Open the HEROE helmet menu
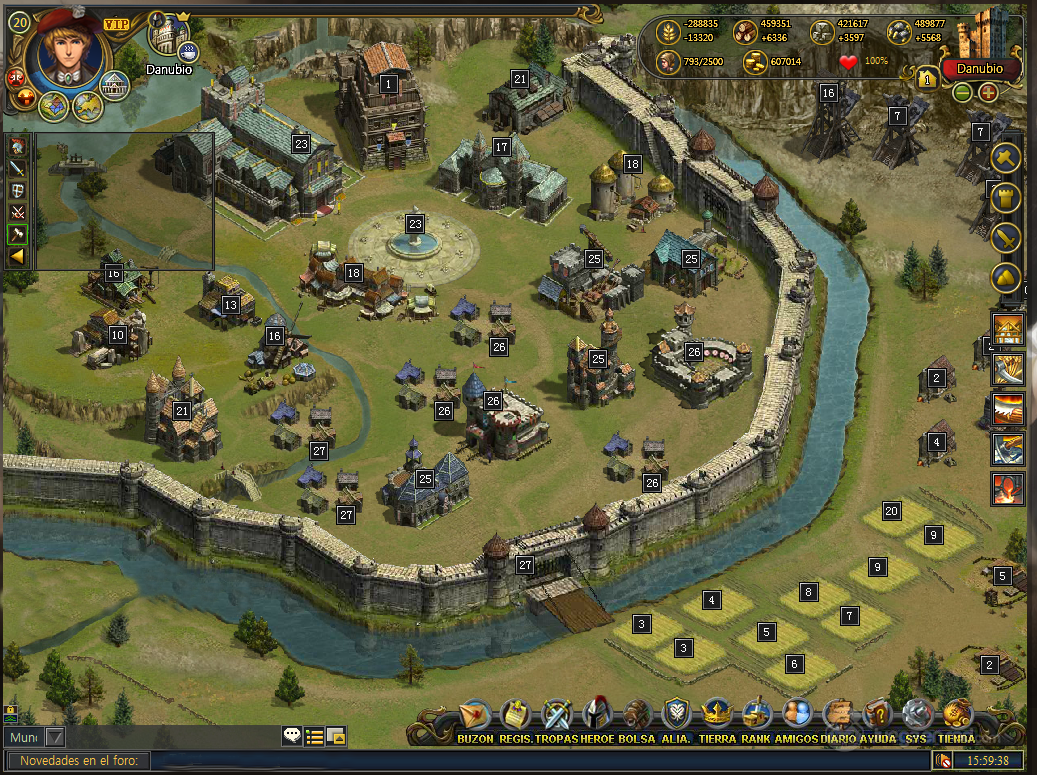The width and height of the screenshot is (1037, 775). pyautogui.click(x=597, y=716)
